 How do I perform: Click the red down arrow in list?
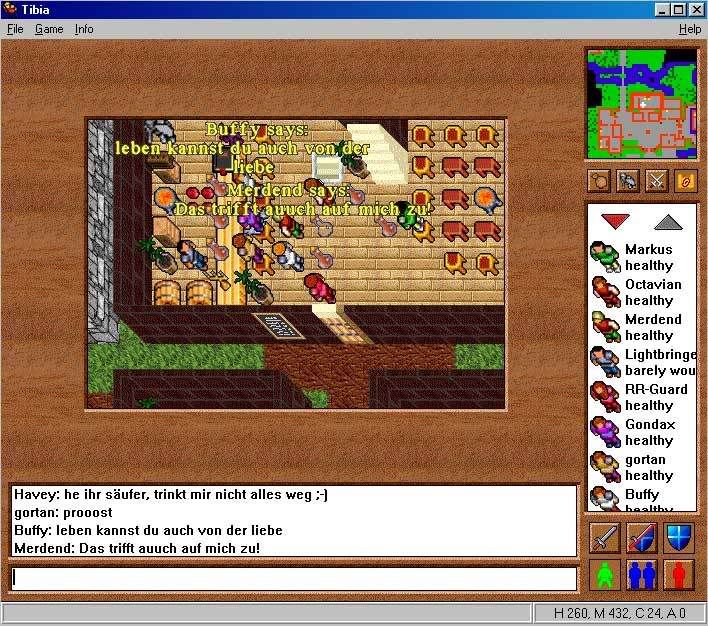tap(613, 221)
